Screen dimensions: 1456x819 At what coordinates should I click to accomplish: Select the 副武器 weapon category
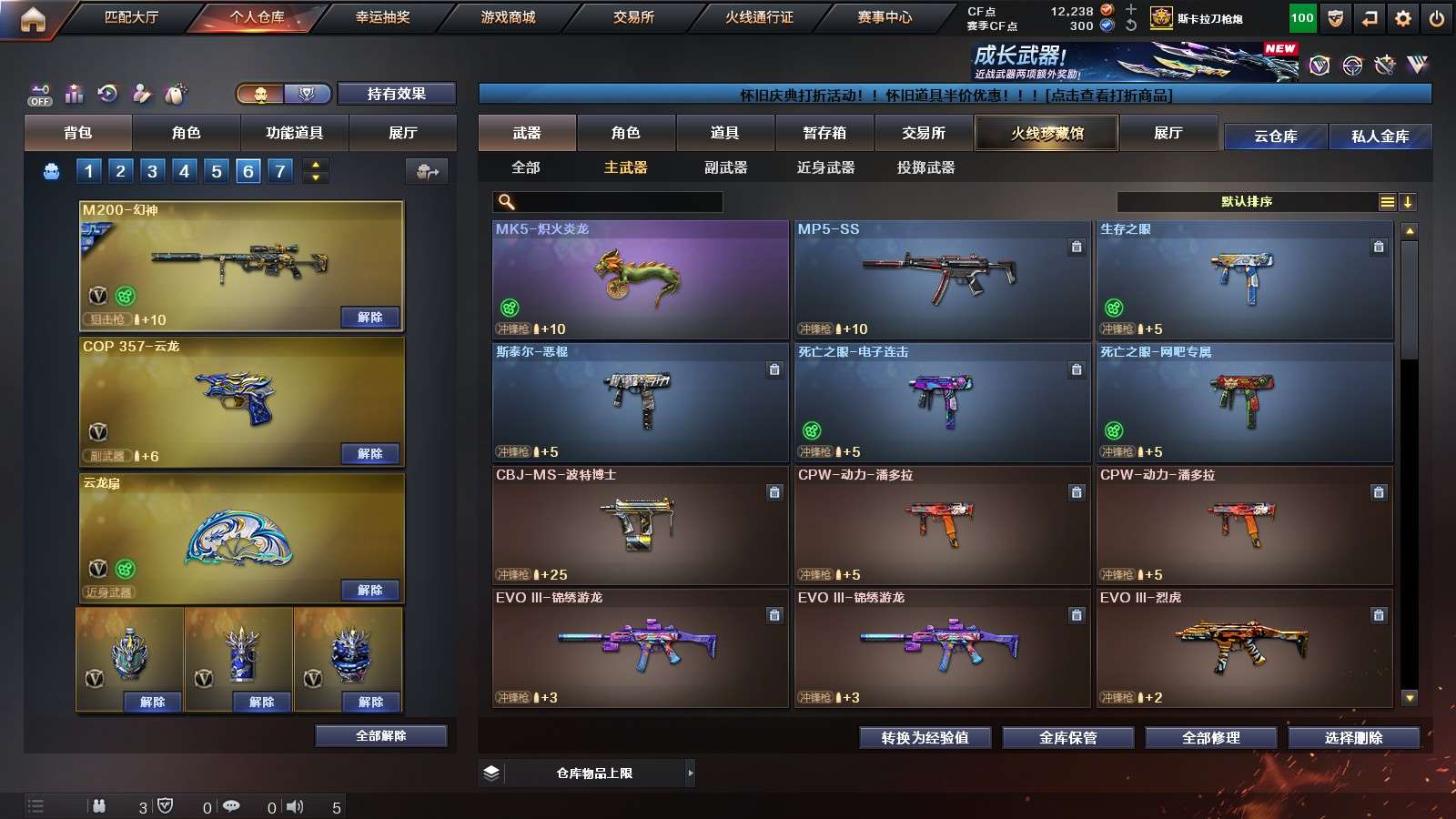pos(725,167)
